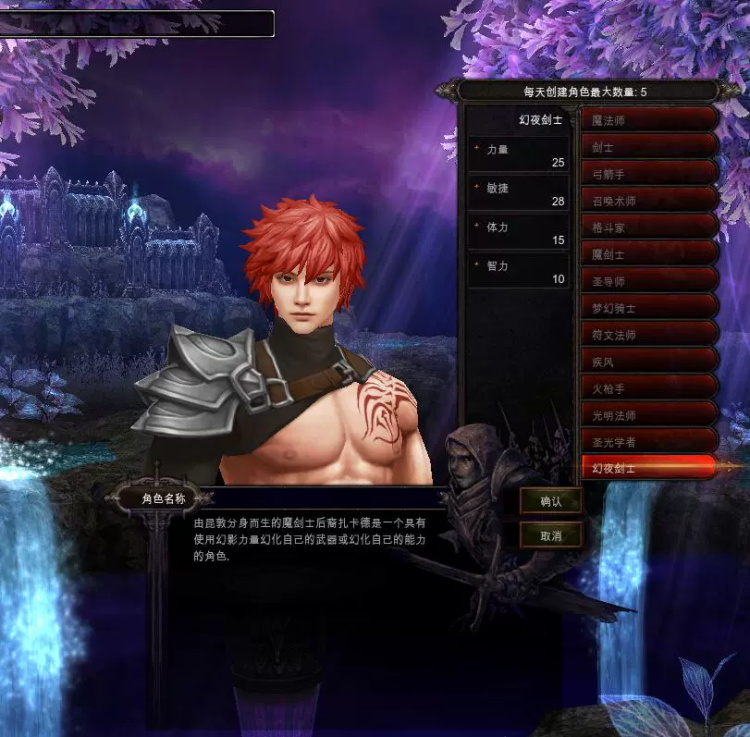The height and width of the screenshot is (737, 750).
Task: Click the 角色名称 name input field
Action: 320,497
